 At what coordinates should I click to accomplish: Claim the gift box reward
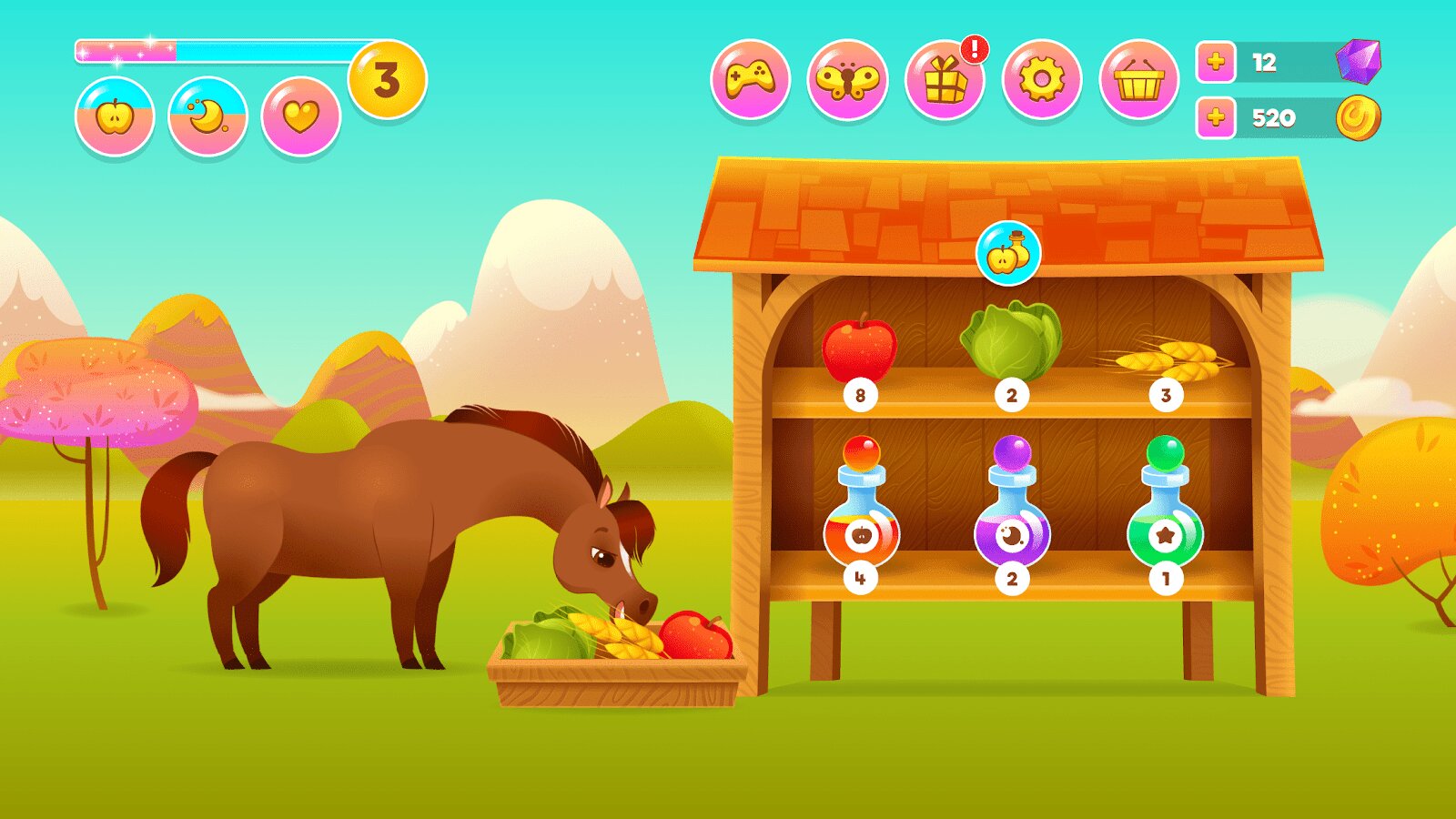click(945, 81)
